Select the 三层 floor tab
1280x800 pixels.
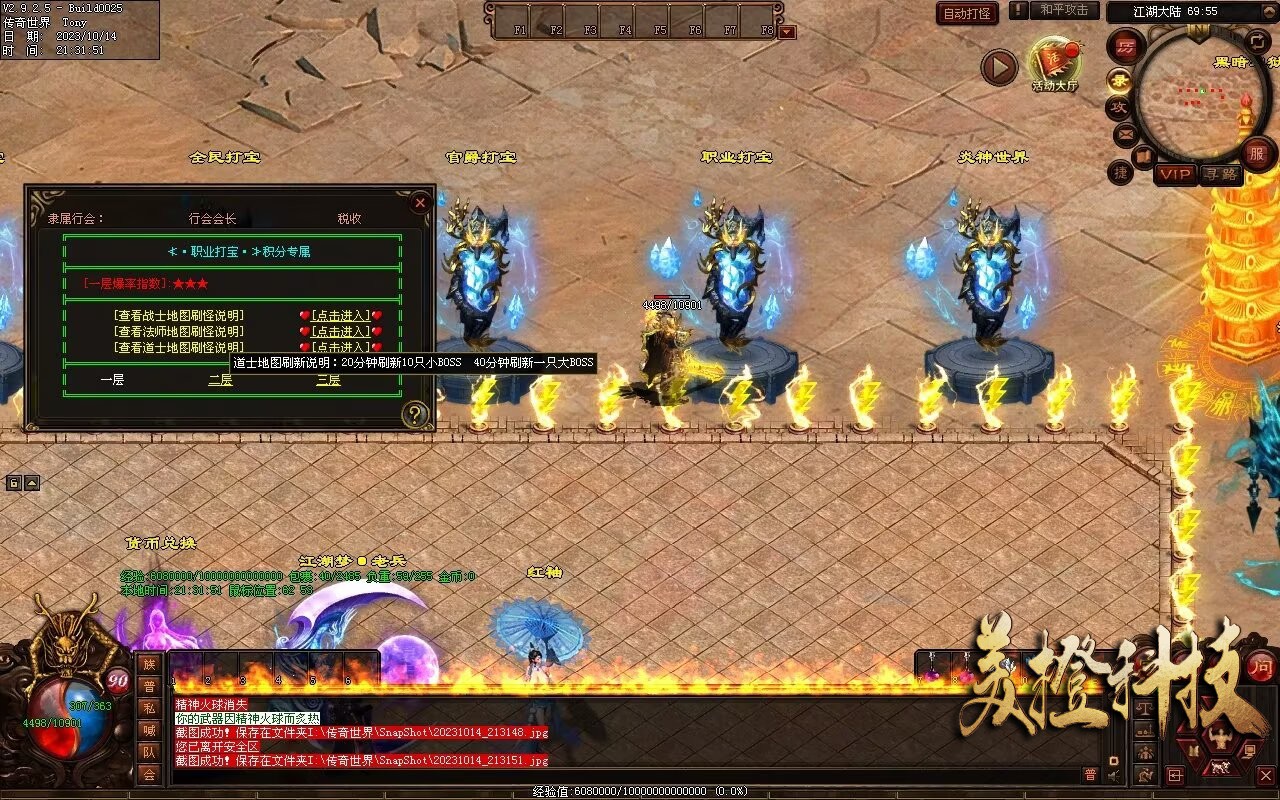click(x=328, y=380)
